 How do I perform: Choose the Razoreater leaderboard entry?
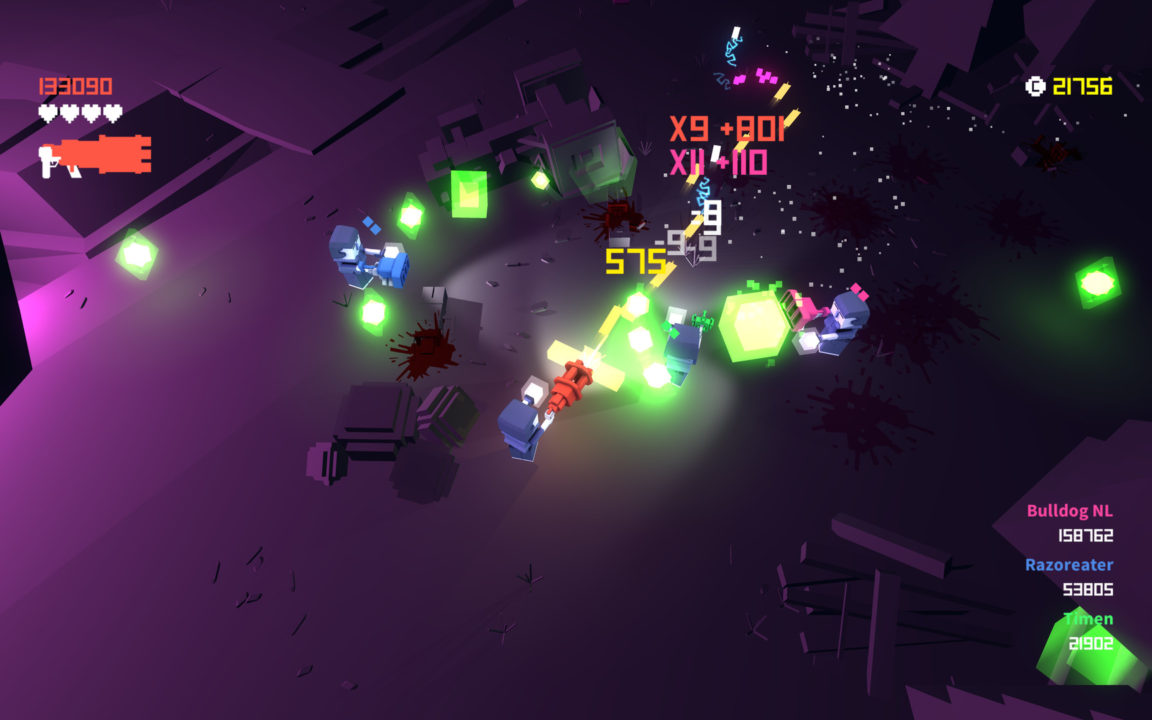[x=1068, y=565]
